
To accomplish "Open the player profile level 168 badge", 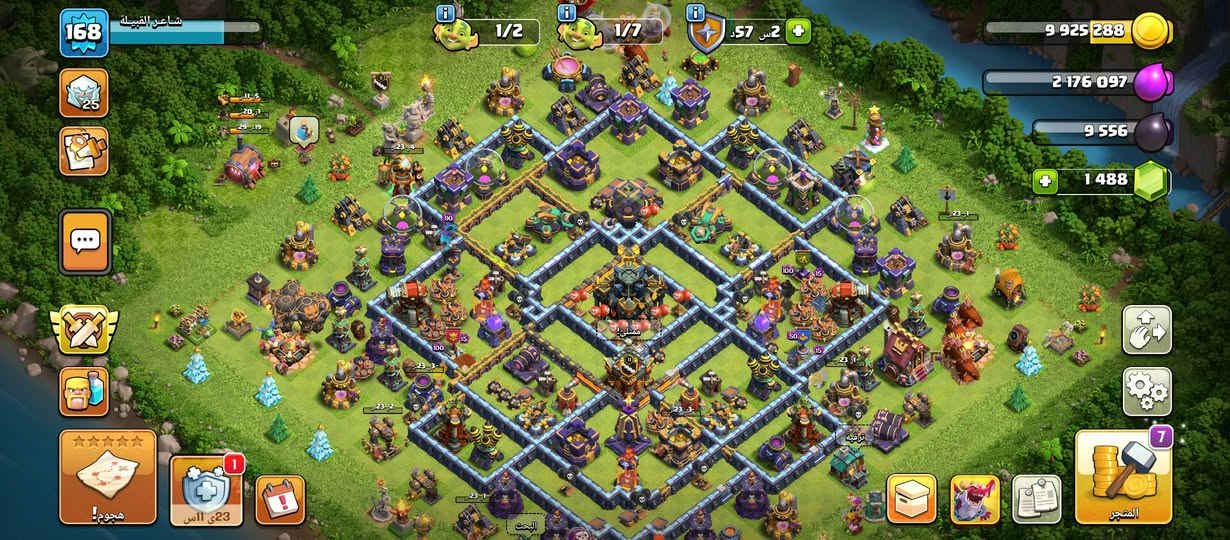I will coord(83,32).
